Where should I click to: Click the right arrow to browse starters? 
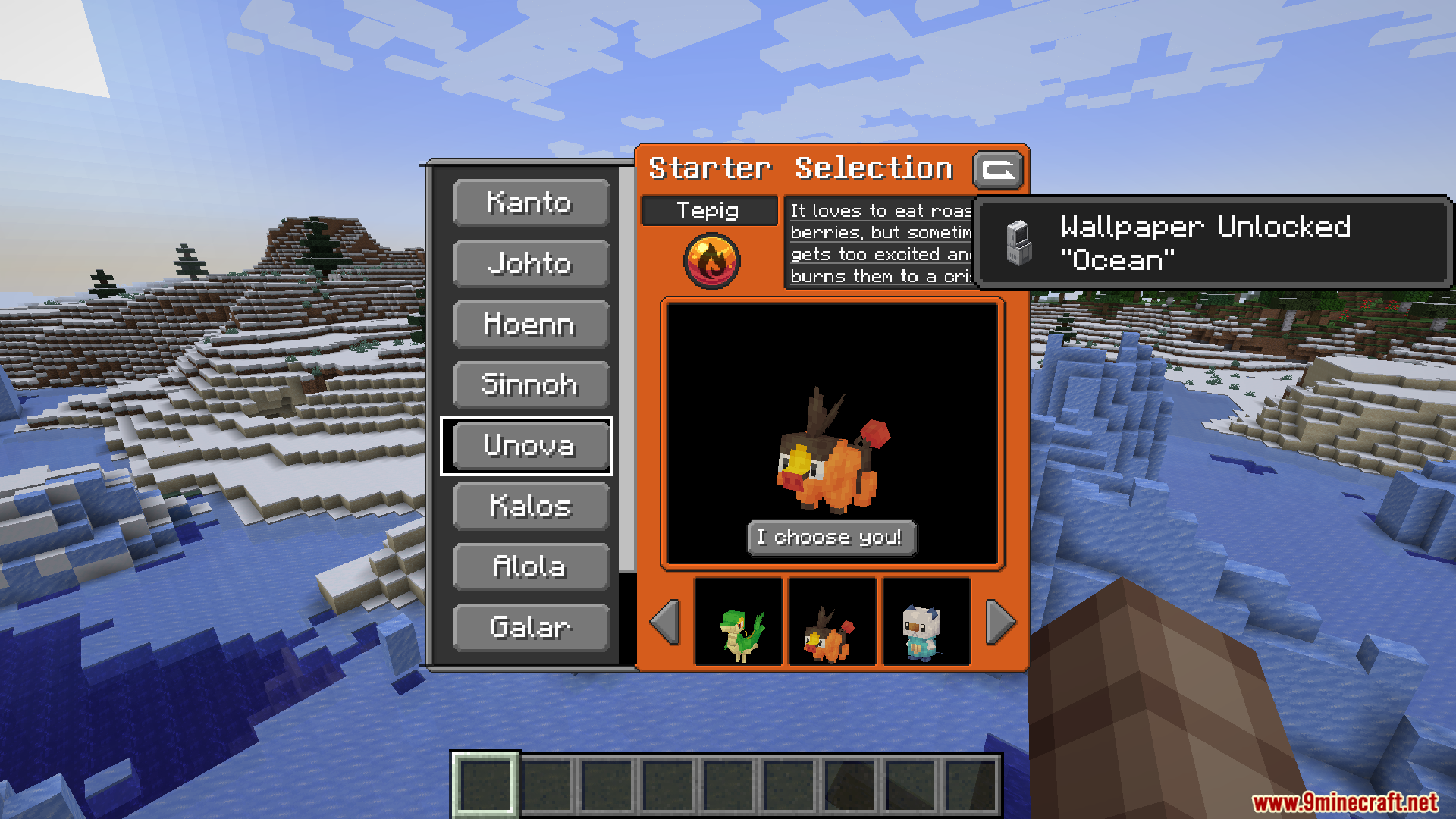point(999,622)
